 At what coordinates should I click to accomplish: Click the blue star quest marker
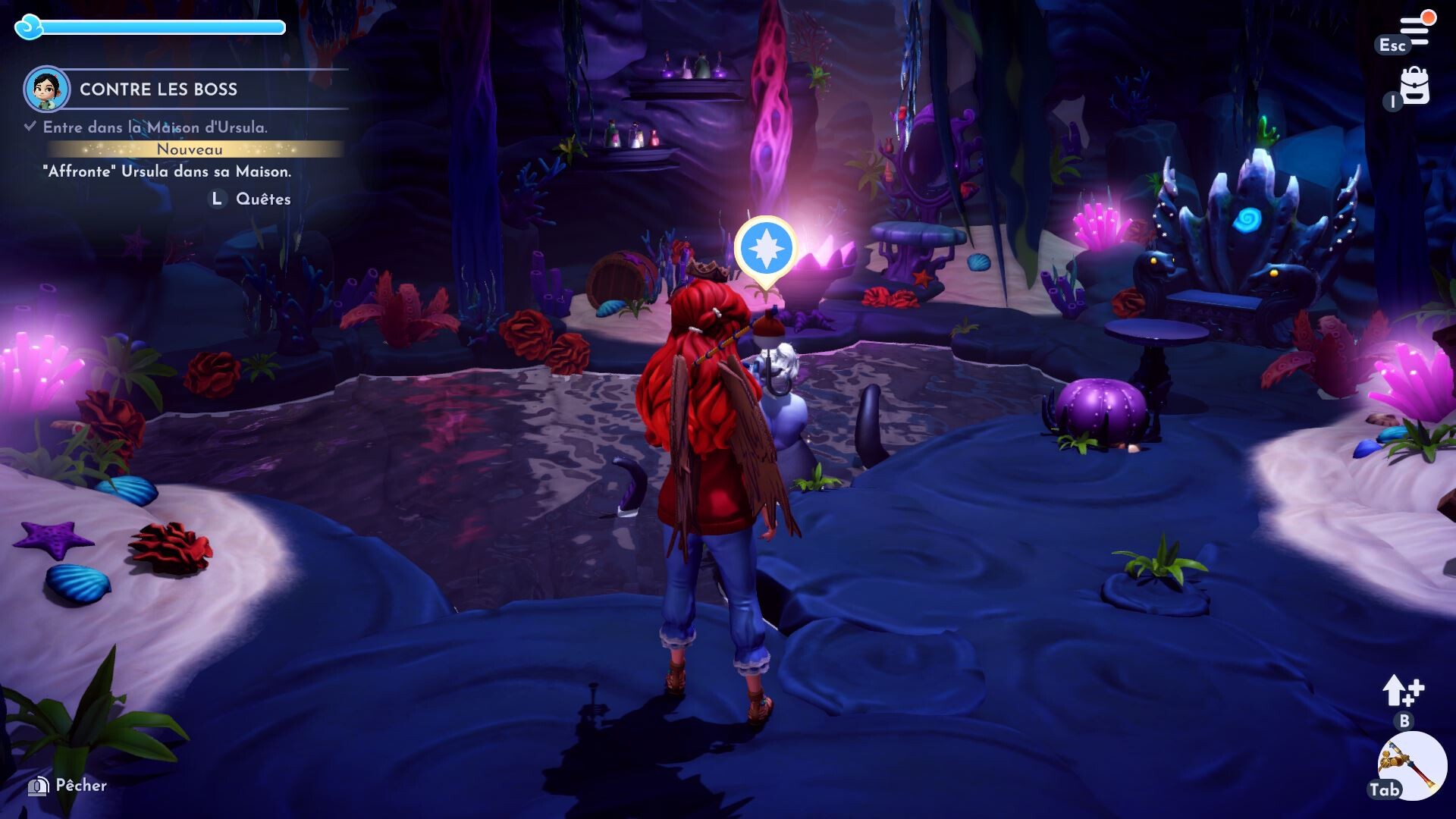pos(766,245)
